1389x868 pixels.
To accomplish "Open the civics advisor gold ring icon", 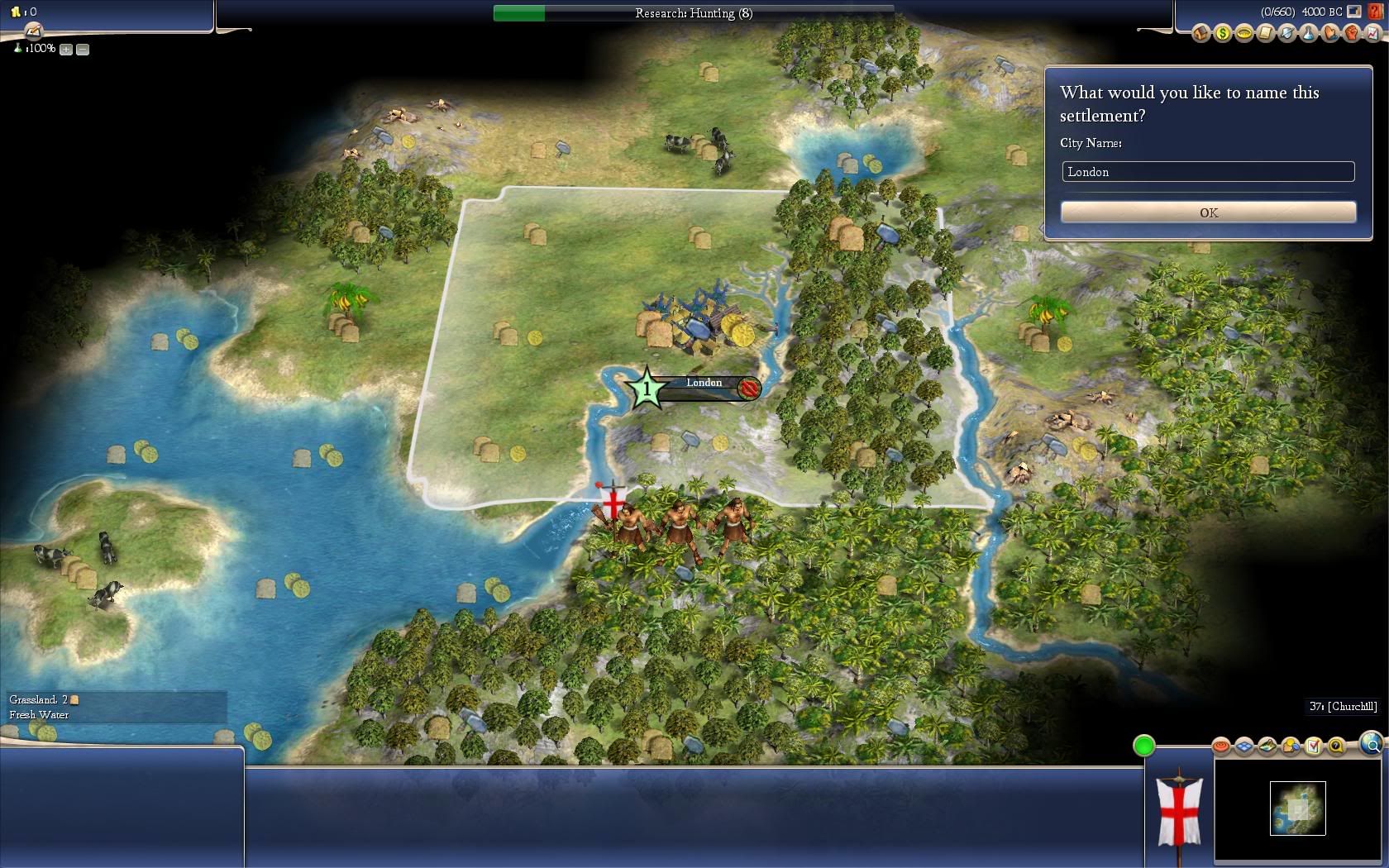I will pos(1243,33).
